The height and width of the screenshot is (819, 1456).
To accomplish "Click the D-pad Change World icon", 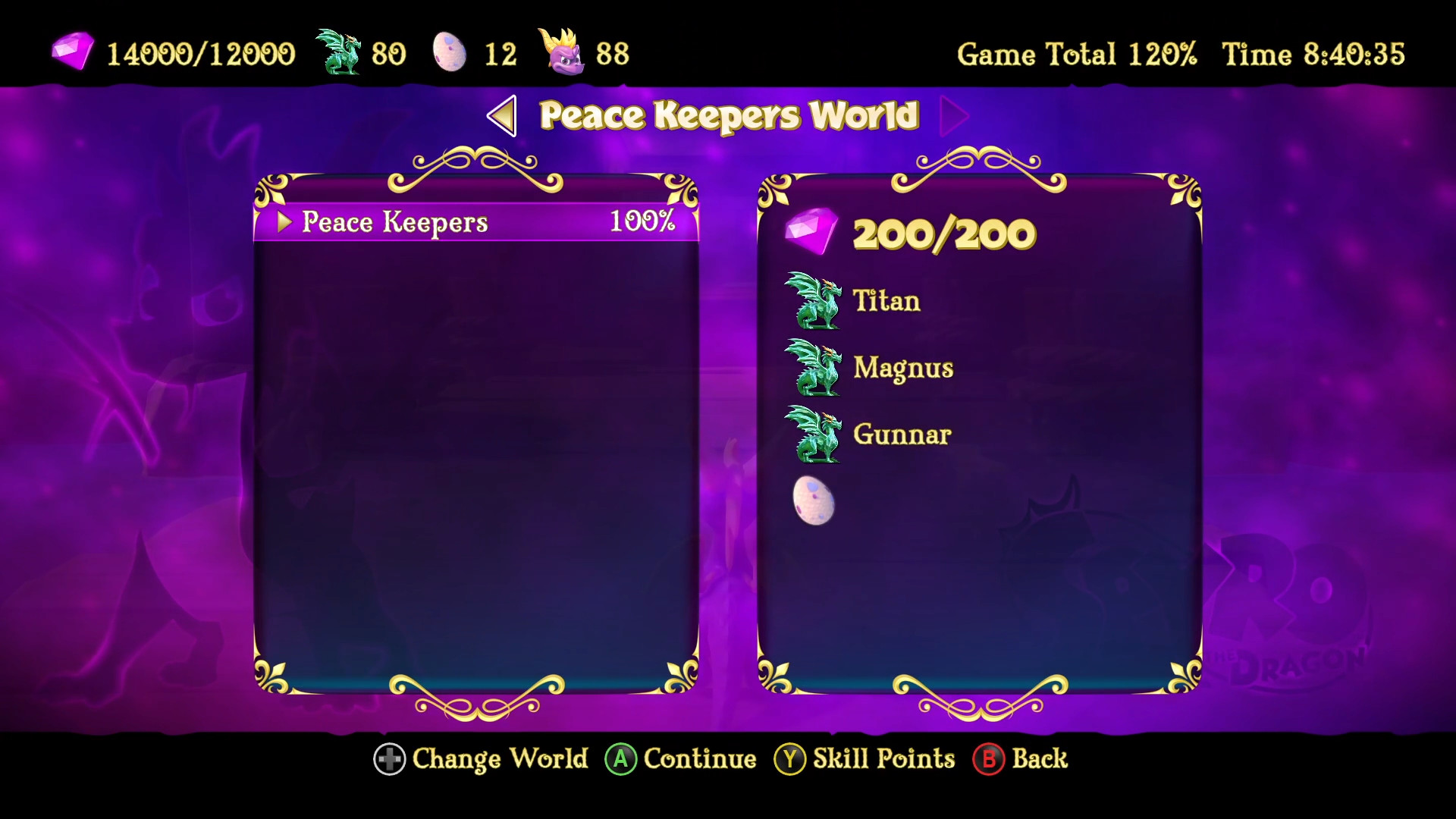I will (389, 759).
